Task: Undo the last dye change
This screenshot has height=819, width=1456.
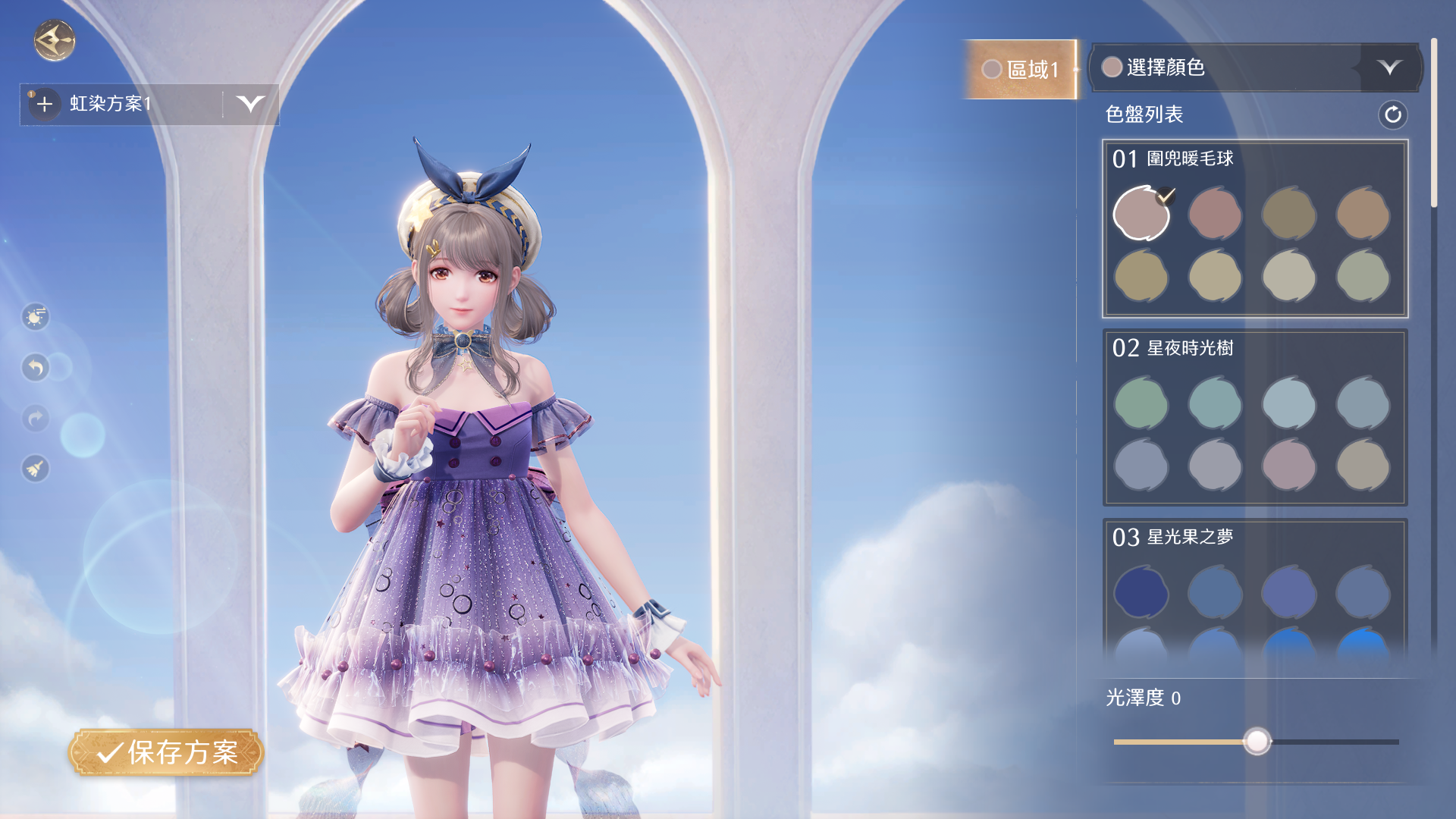Action: 36,368
